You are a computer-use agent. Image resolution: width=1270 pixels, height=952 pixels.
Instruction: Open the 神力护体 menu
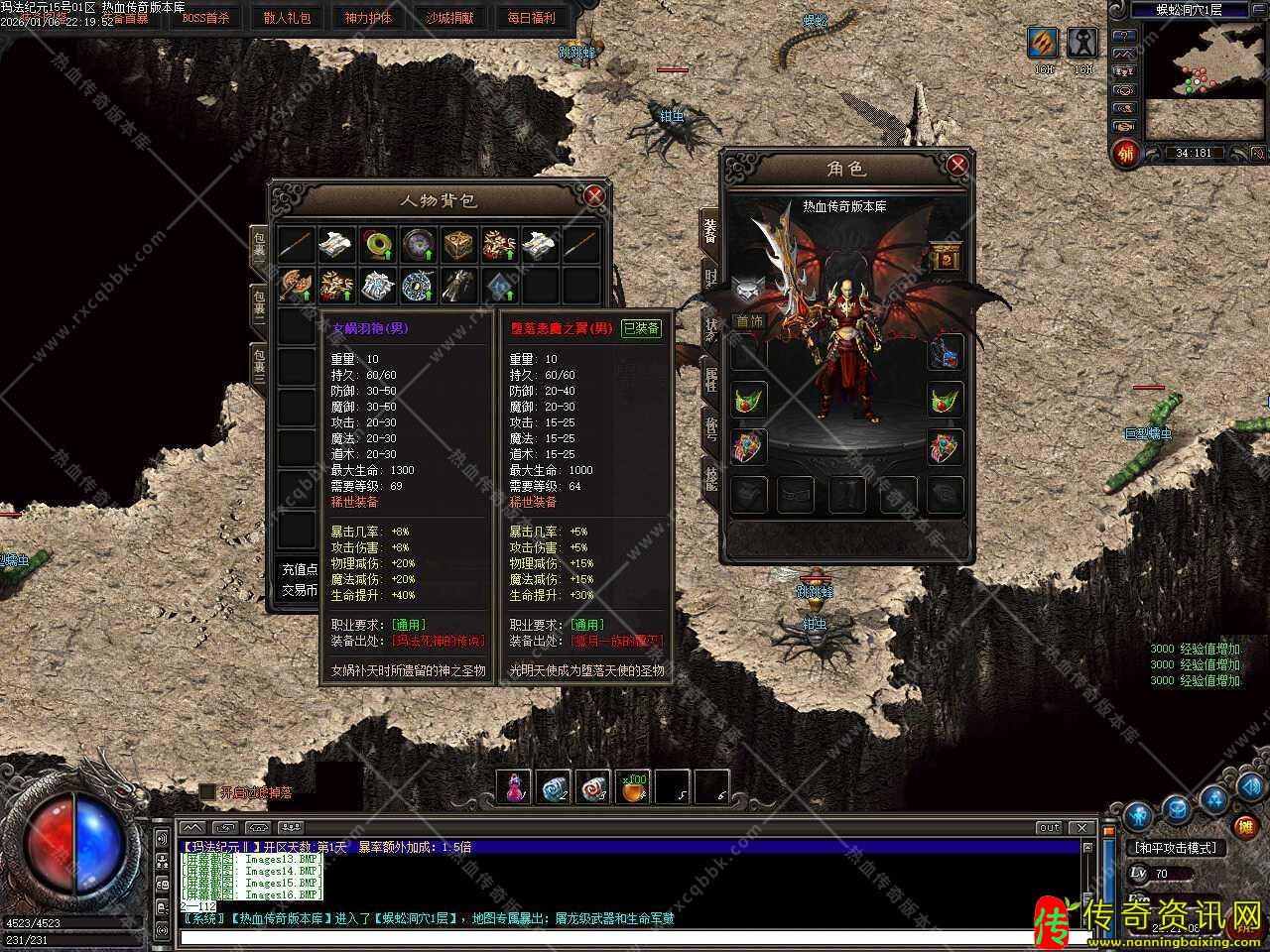point(368,18)
